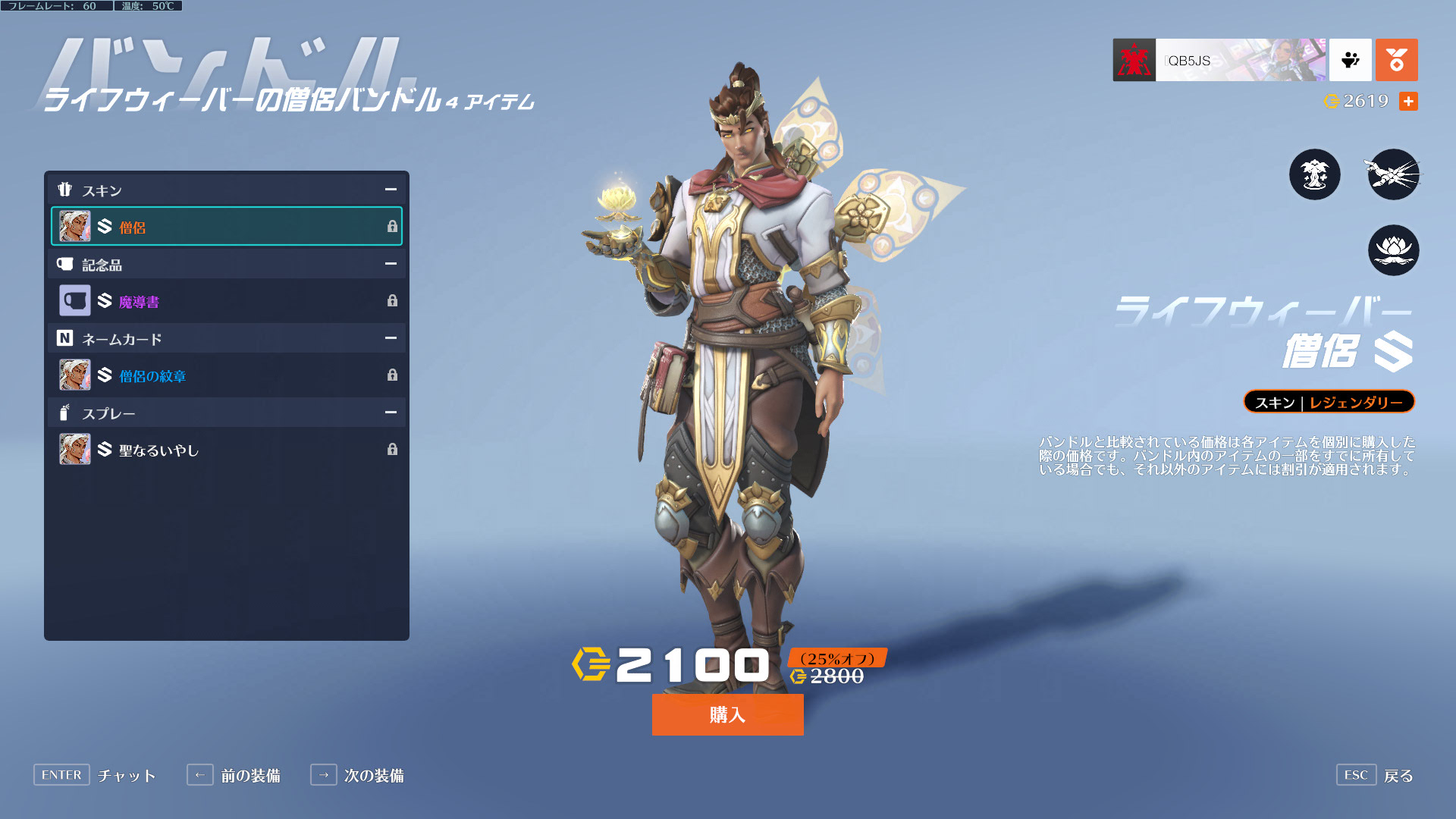Collapse the ネームカード category header
The image size is (1456, 819).
[x=391, y=338]
